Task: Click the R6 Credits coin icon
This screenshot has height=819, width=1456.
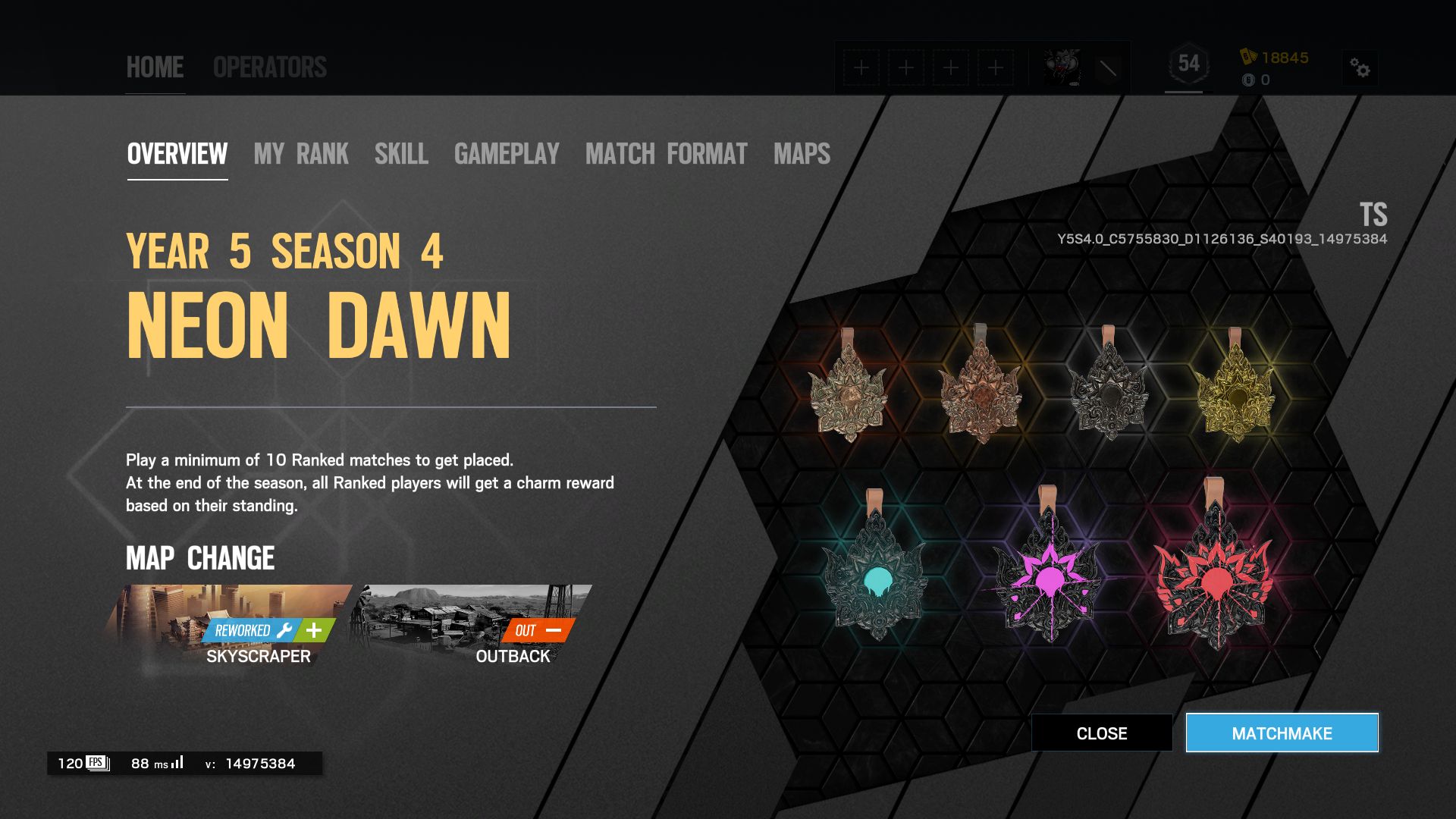Action: (1247, 78)
